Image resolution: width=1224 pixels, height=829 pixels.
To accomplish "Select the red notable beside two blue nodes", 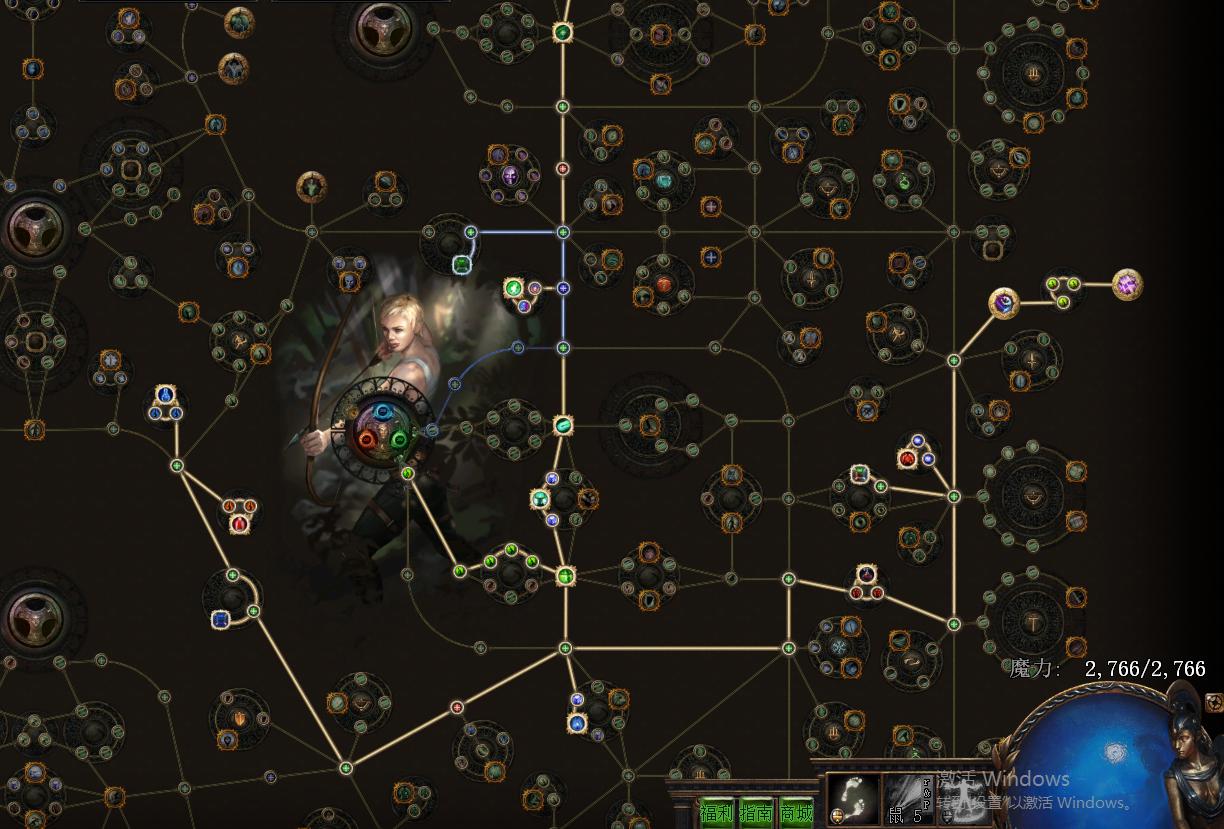I will pyautogui.click(x=907, y=459).
